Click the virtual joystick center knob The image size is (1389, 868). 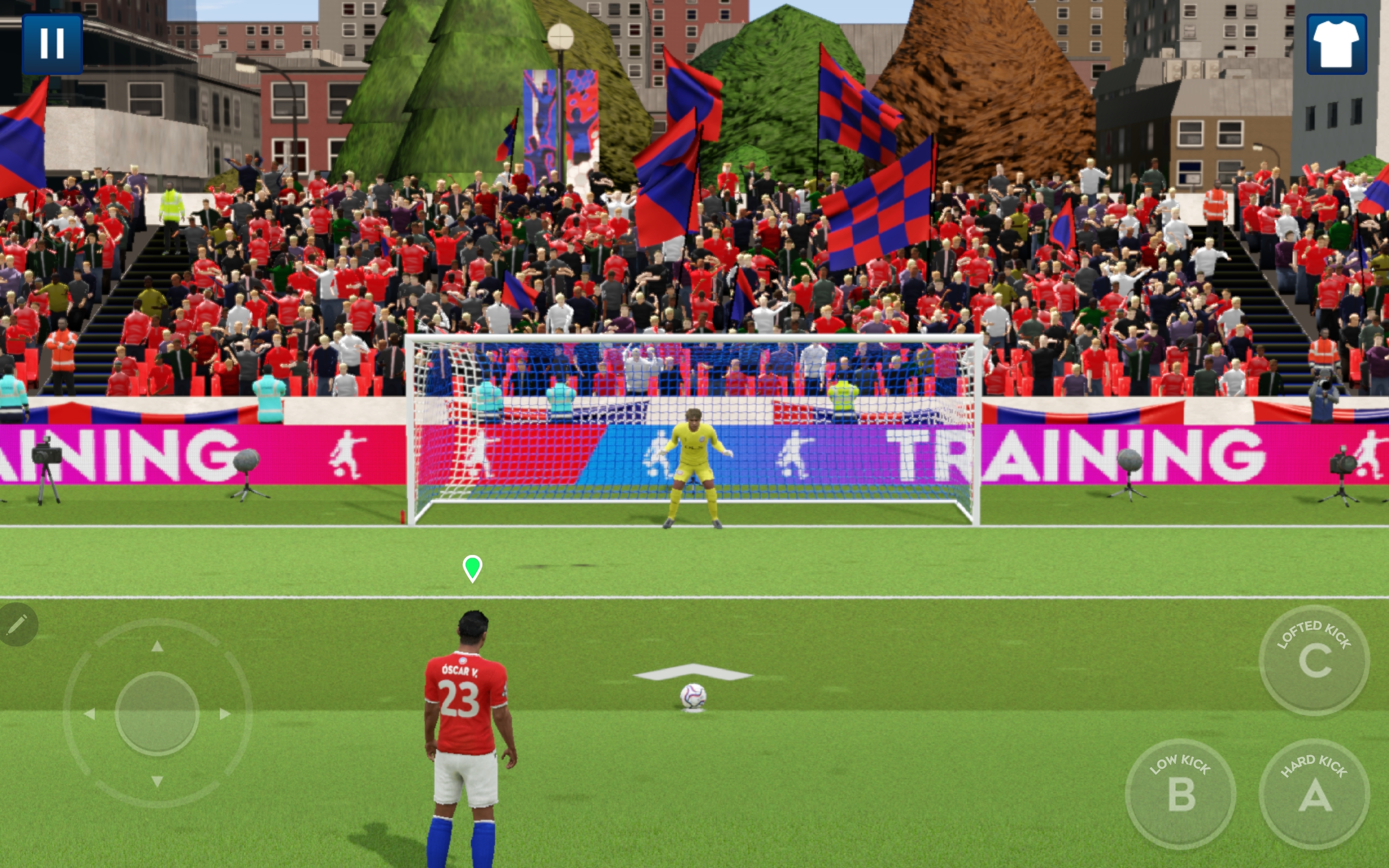(x=157, y=713)
